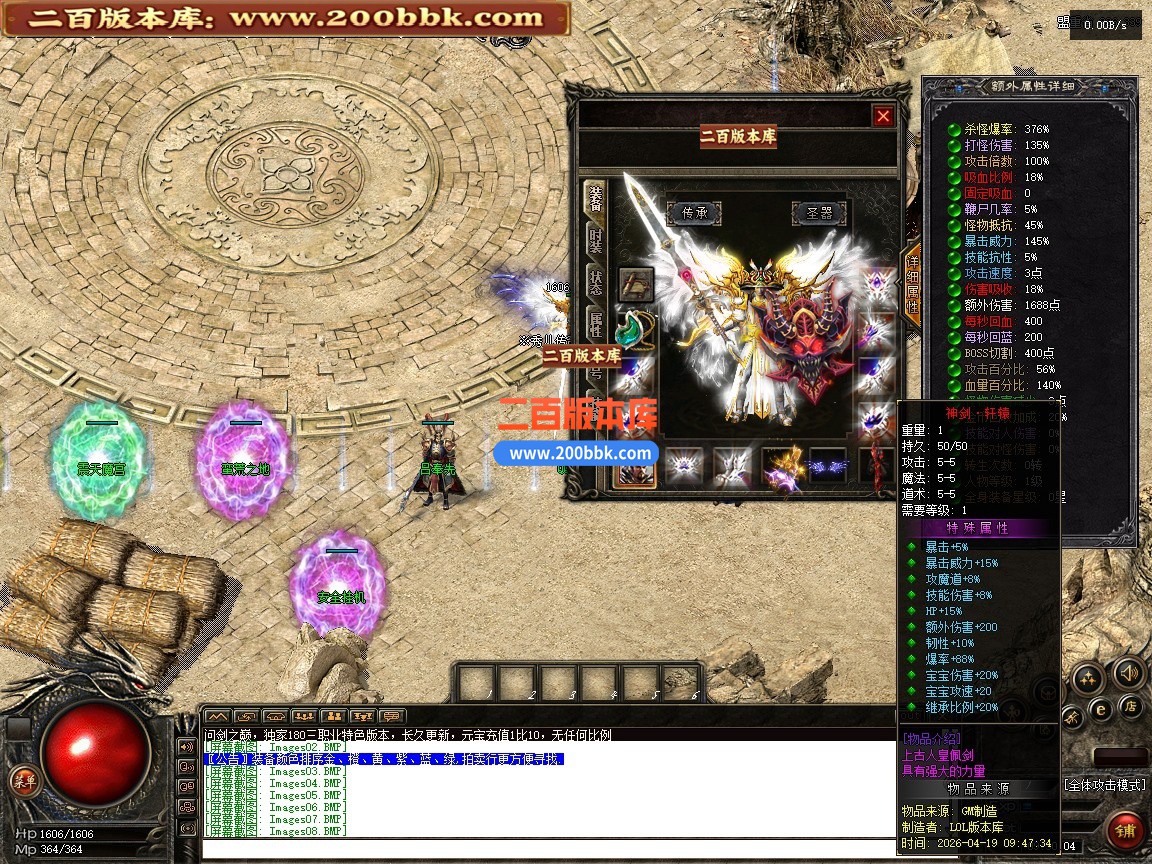Open the 店 shop round button
This screenshot has height=864, width=1152.
tap(1131, 705)
